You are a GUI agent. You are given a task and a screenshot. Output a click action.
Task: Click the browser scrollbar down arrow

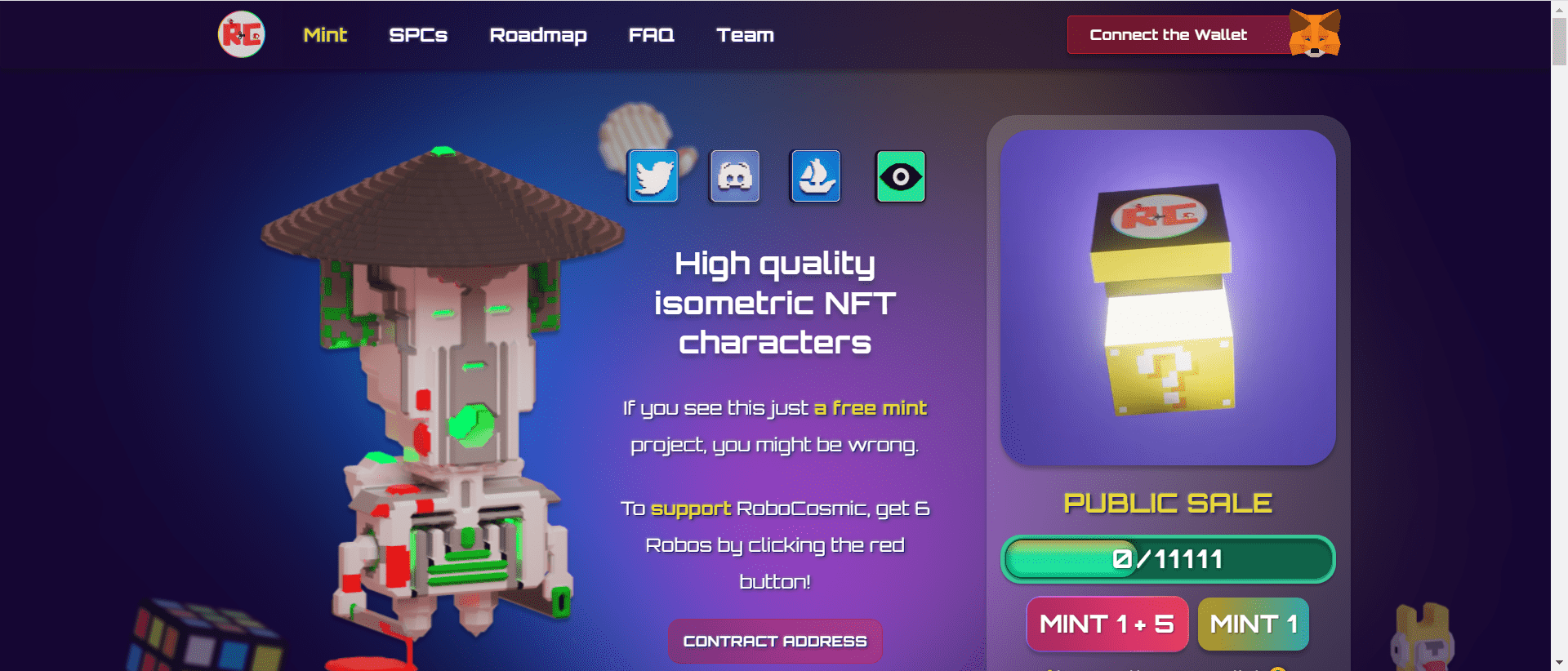[1558, 664]
